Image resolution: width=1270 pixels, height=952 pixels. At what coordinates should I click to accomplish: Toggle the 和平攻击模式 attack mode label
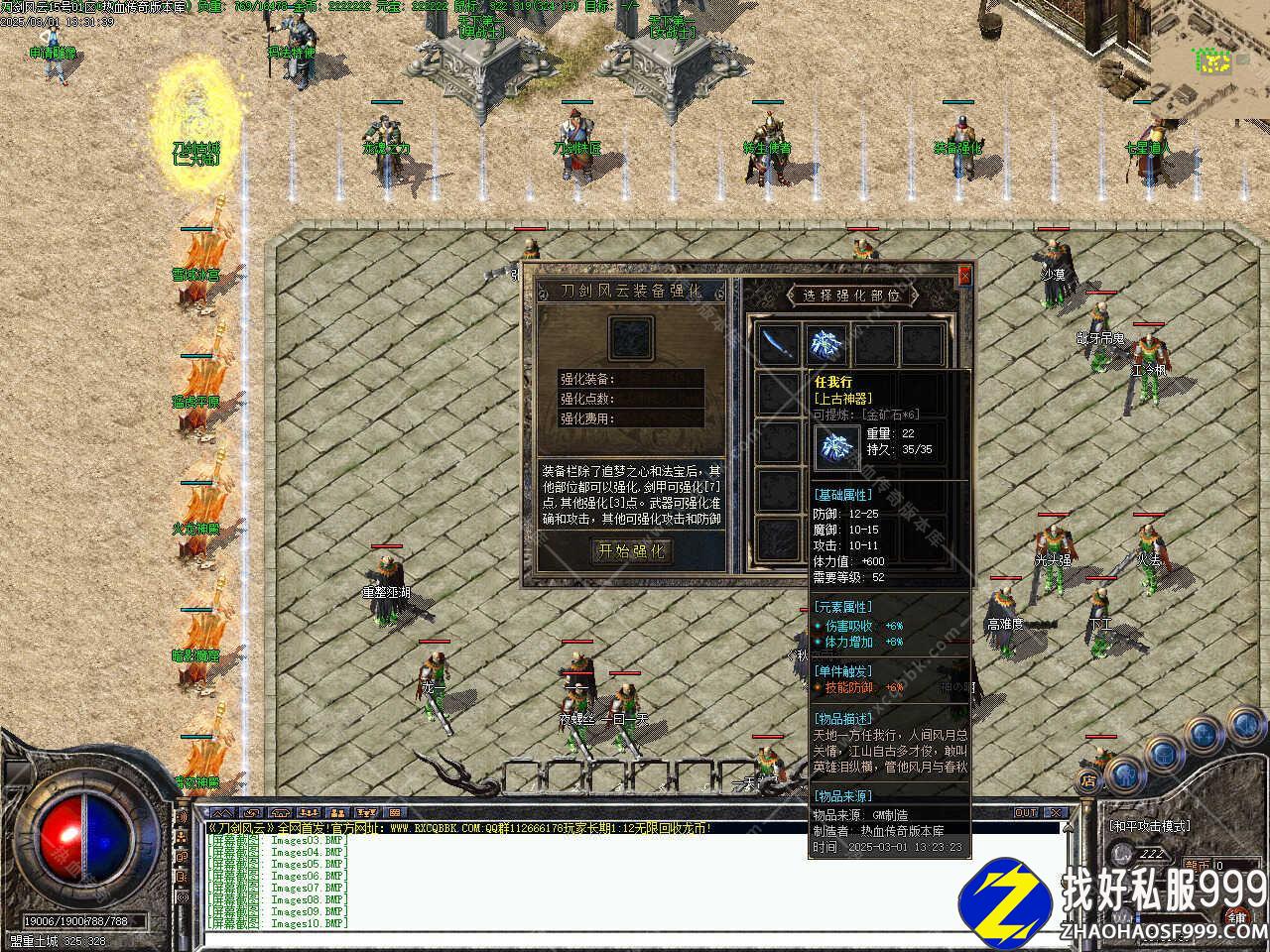(x=1149, y=825)
